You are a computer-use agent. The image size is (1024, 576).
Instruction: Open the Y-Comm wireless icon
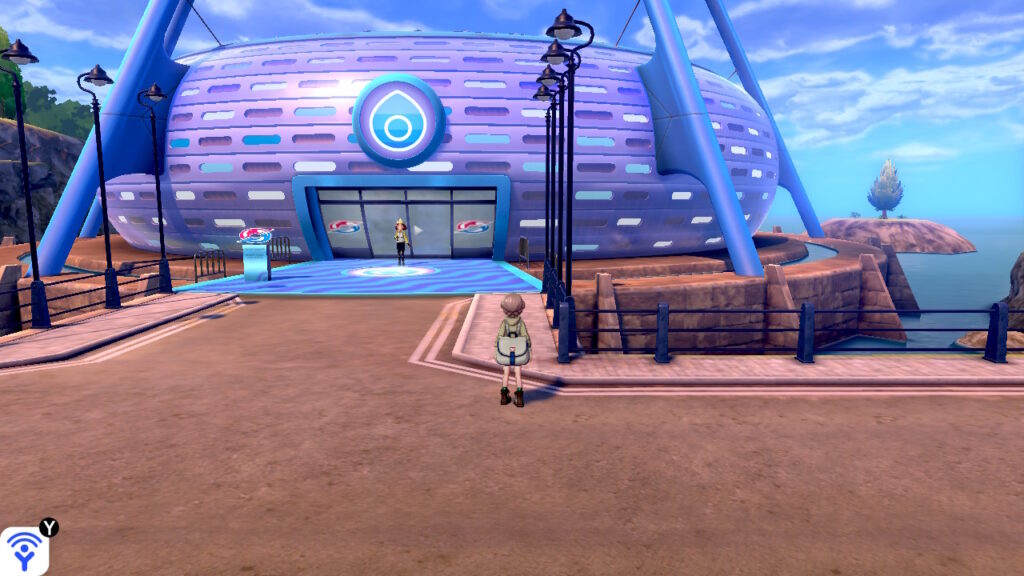coord(24,551)
